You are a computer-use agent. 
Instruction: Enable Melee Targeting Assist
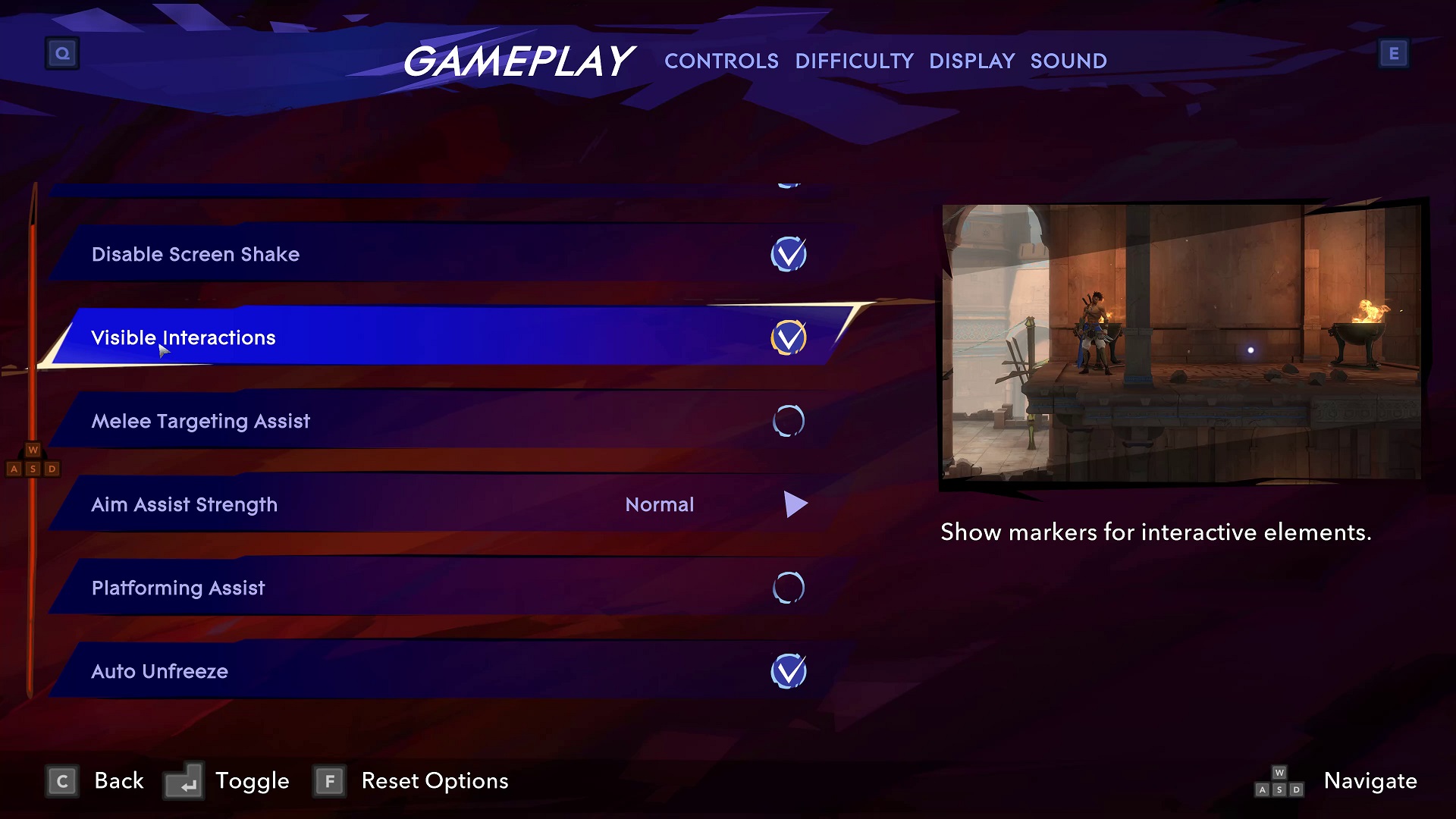coord(789,421)
